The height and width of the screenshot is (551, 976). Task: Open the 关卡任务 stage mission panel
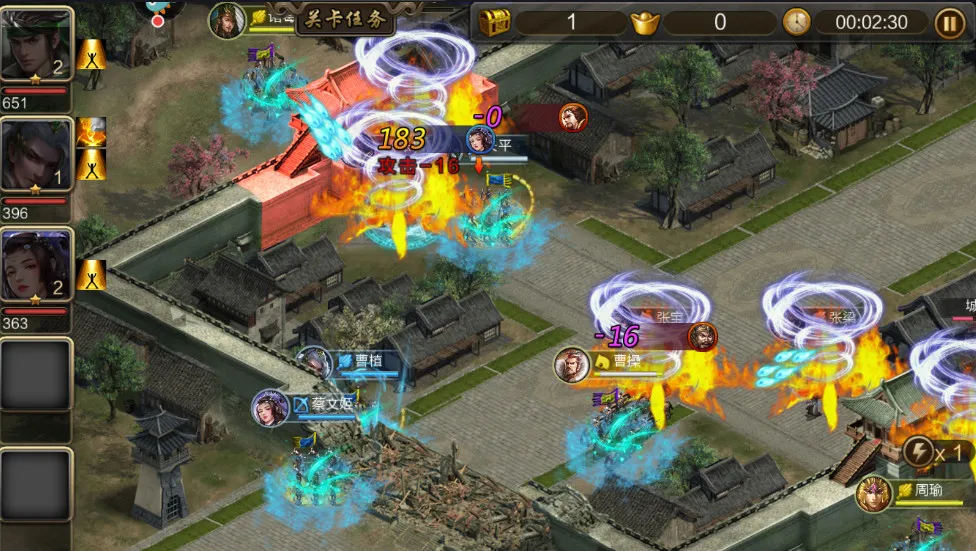tap(345, 18)
